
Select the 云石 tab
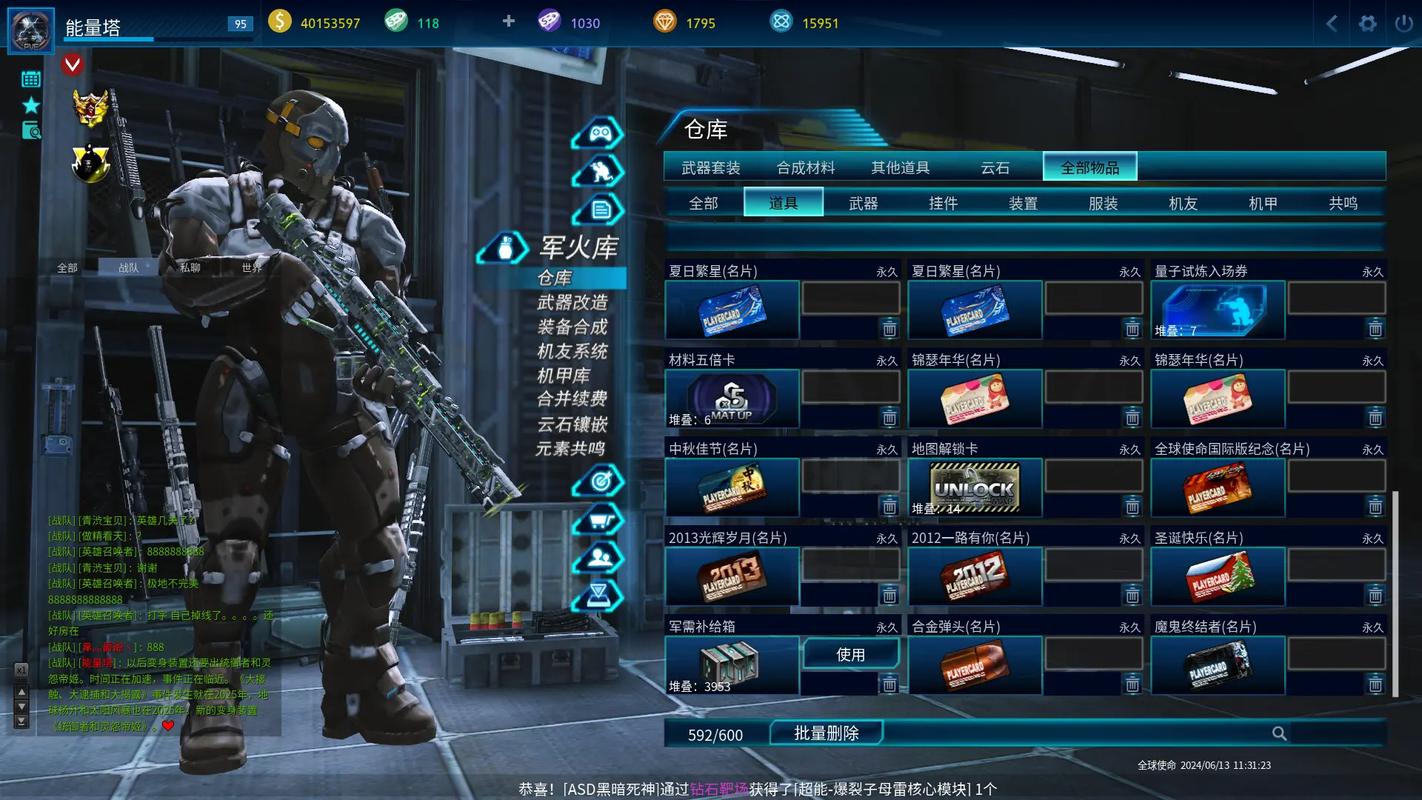pos(995,168)
